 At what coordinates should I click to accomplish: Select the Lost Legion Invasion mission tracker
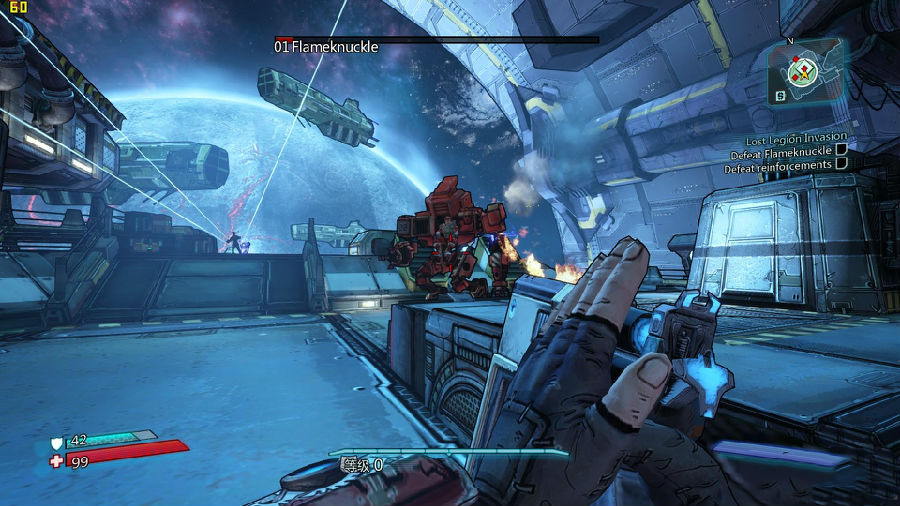click(x=795, y=137)
